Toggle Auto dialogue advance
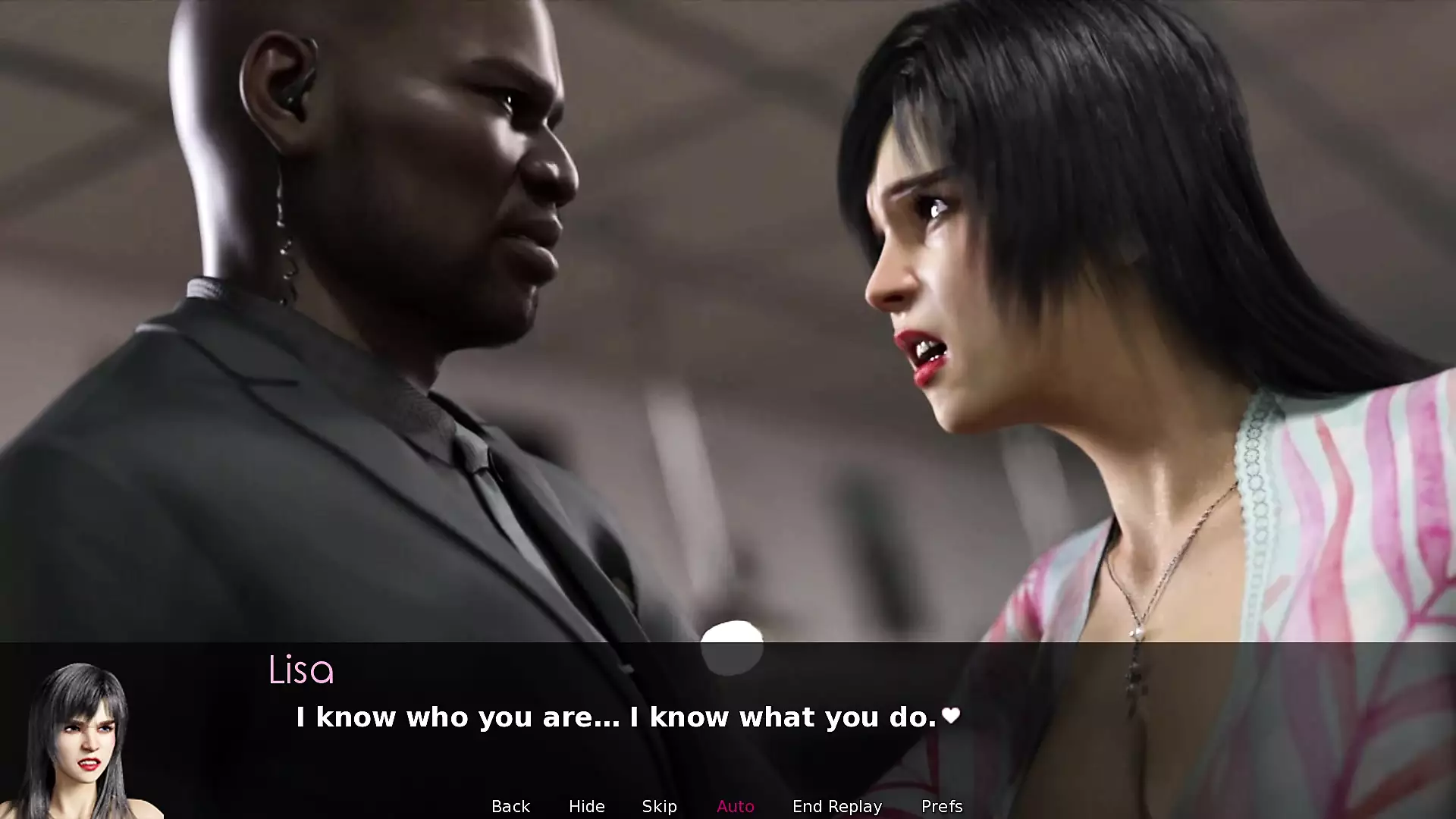 735,806
